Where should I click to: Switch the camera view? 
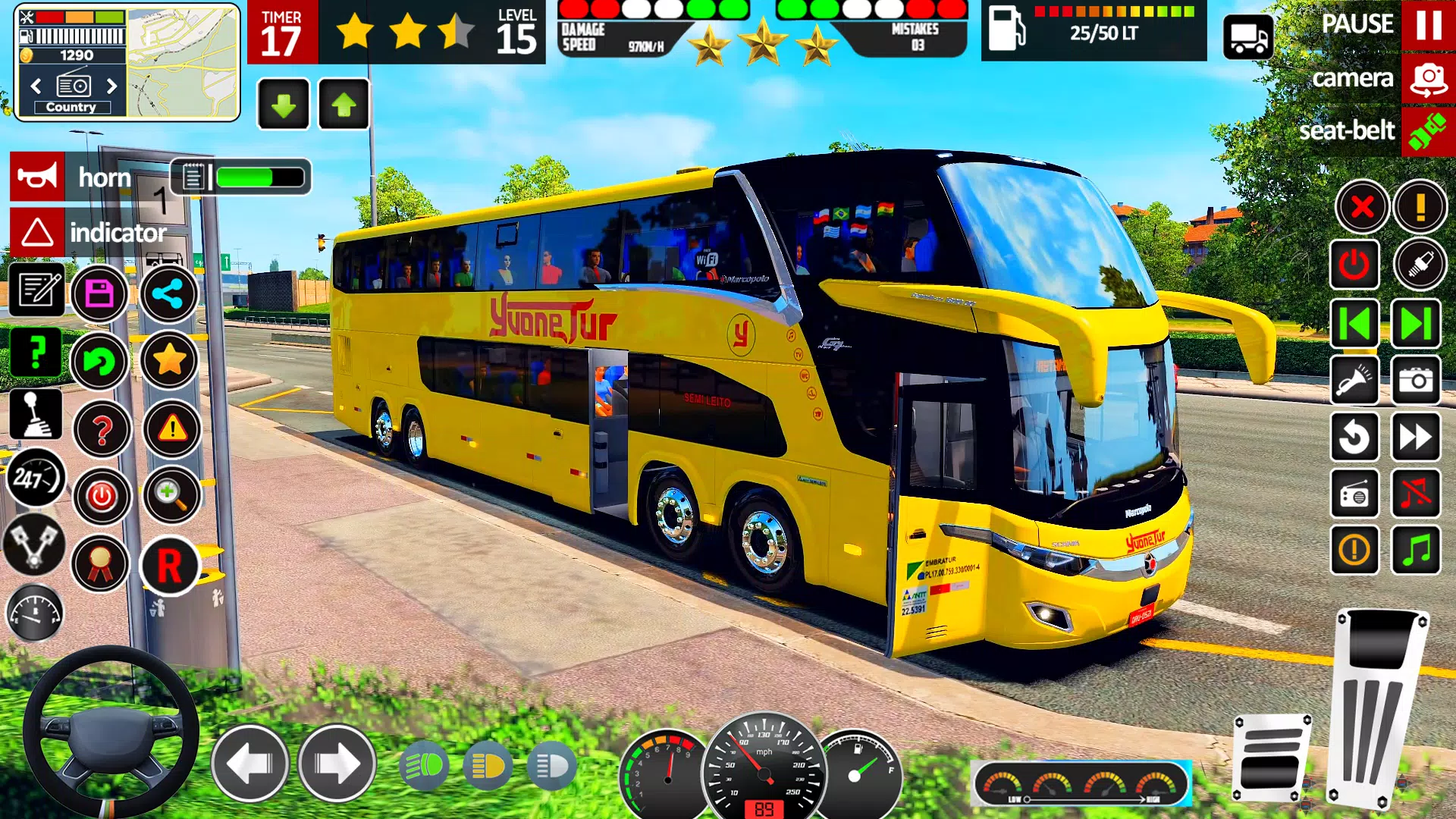[x=1428, y=79]
